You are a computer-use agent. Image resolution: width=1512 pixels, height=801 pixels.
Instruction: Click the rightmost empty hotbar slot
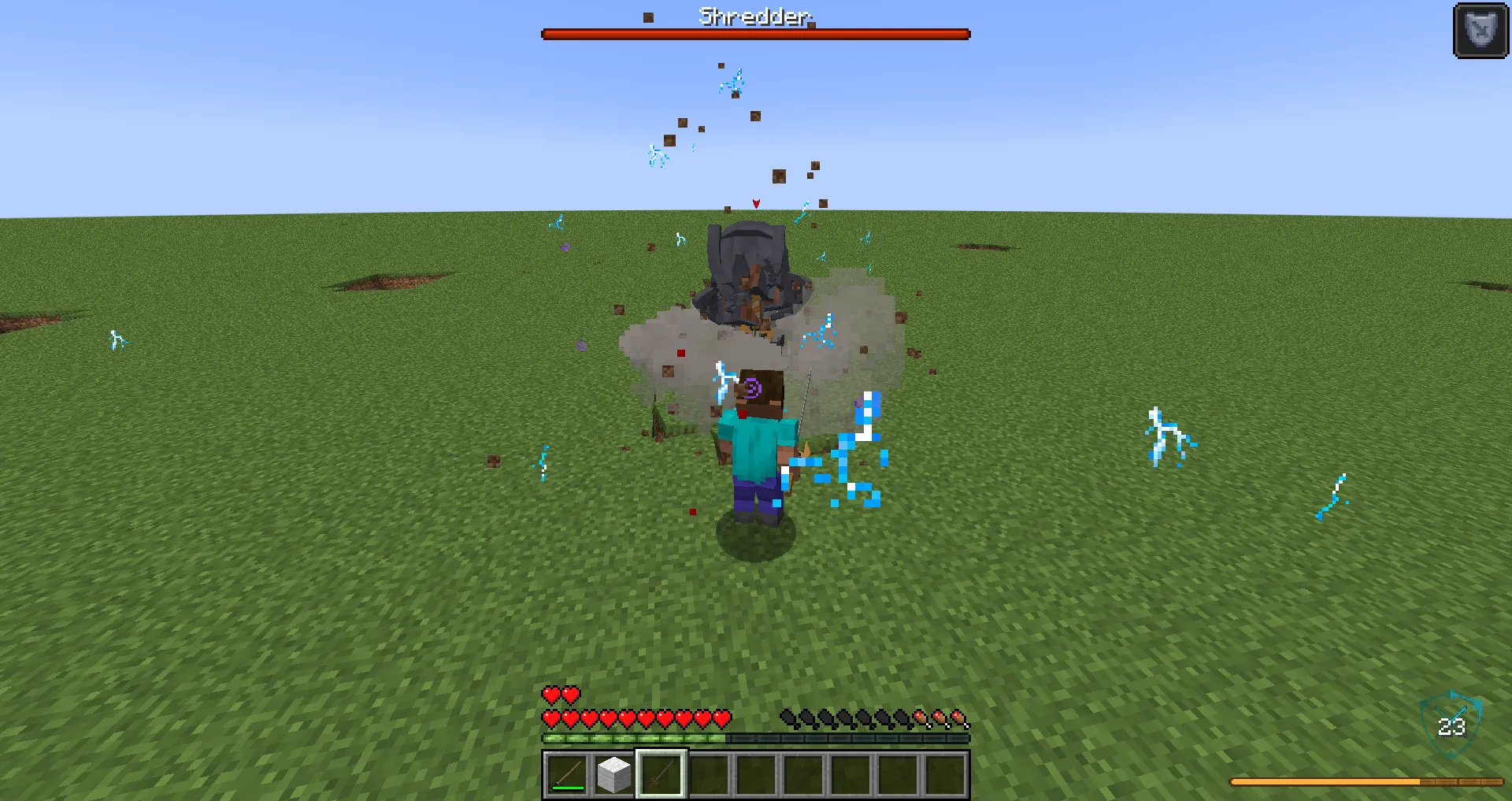pos(945,773)
